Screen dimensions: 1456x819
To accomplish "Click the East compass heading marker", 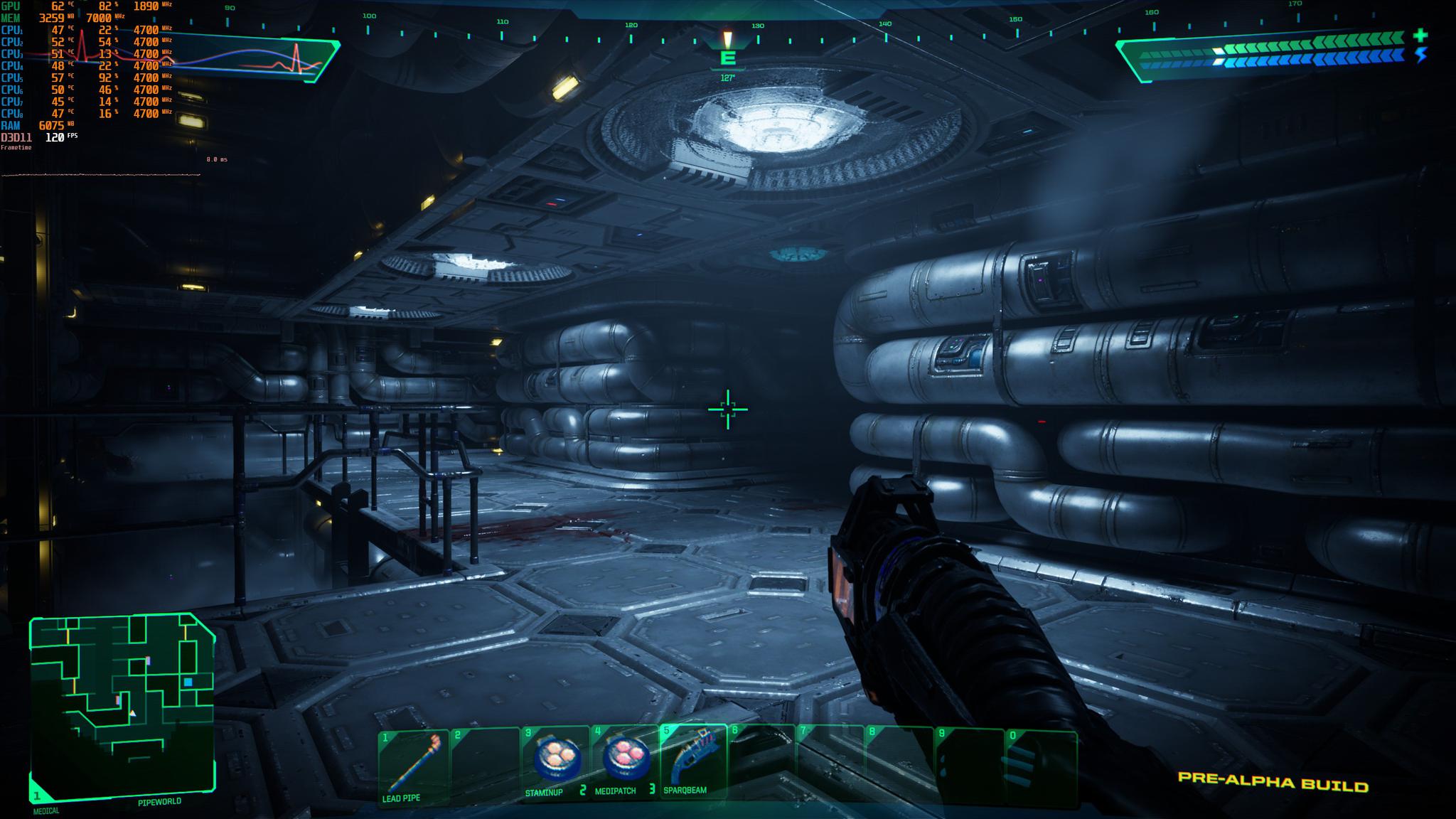I will point(727,58).
